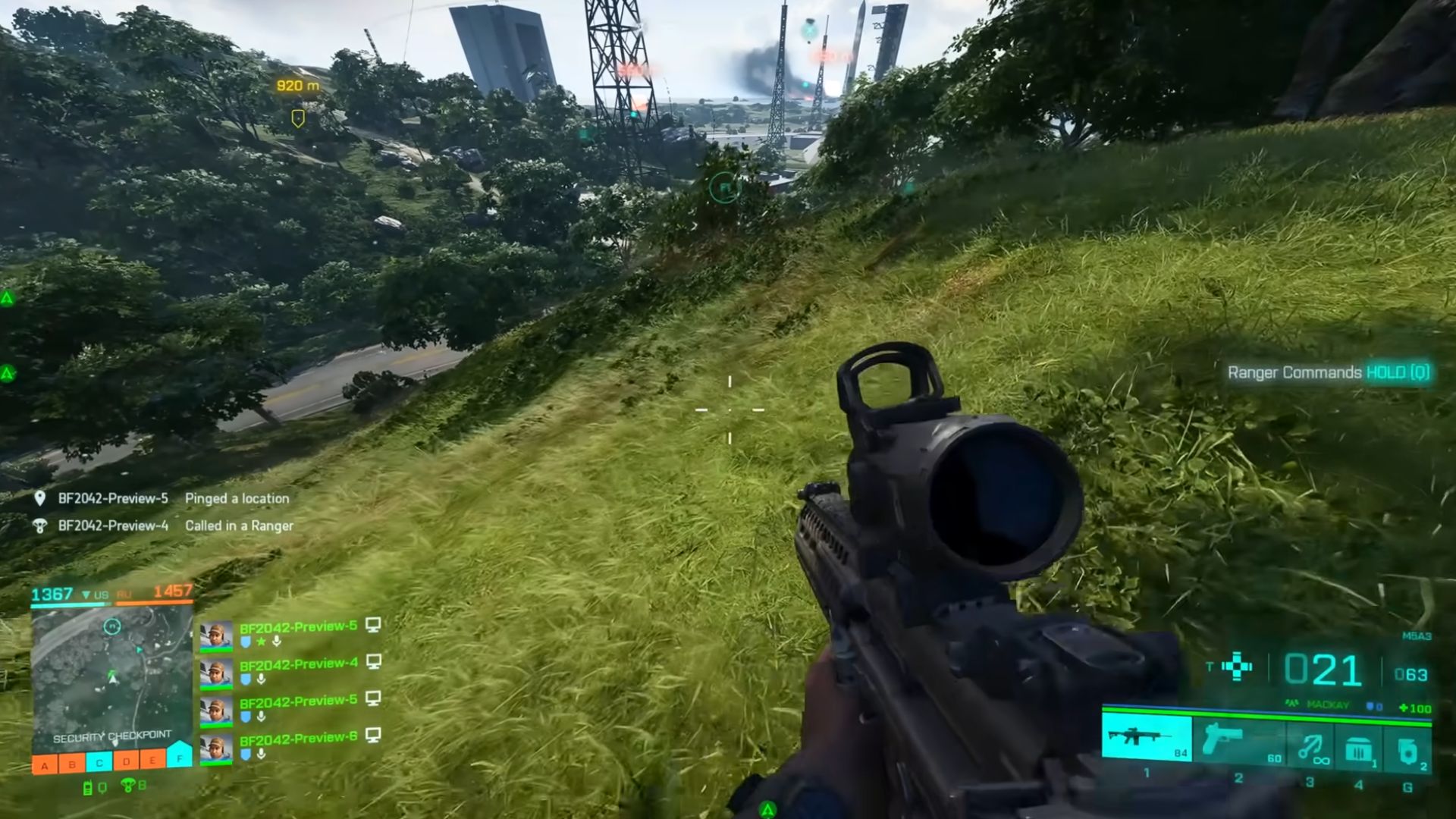
Task: Click the star icon under BF2042-Preview-5
Action: (x=261, y=642)
